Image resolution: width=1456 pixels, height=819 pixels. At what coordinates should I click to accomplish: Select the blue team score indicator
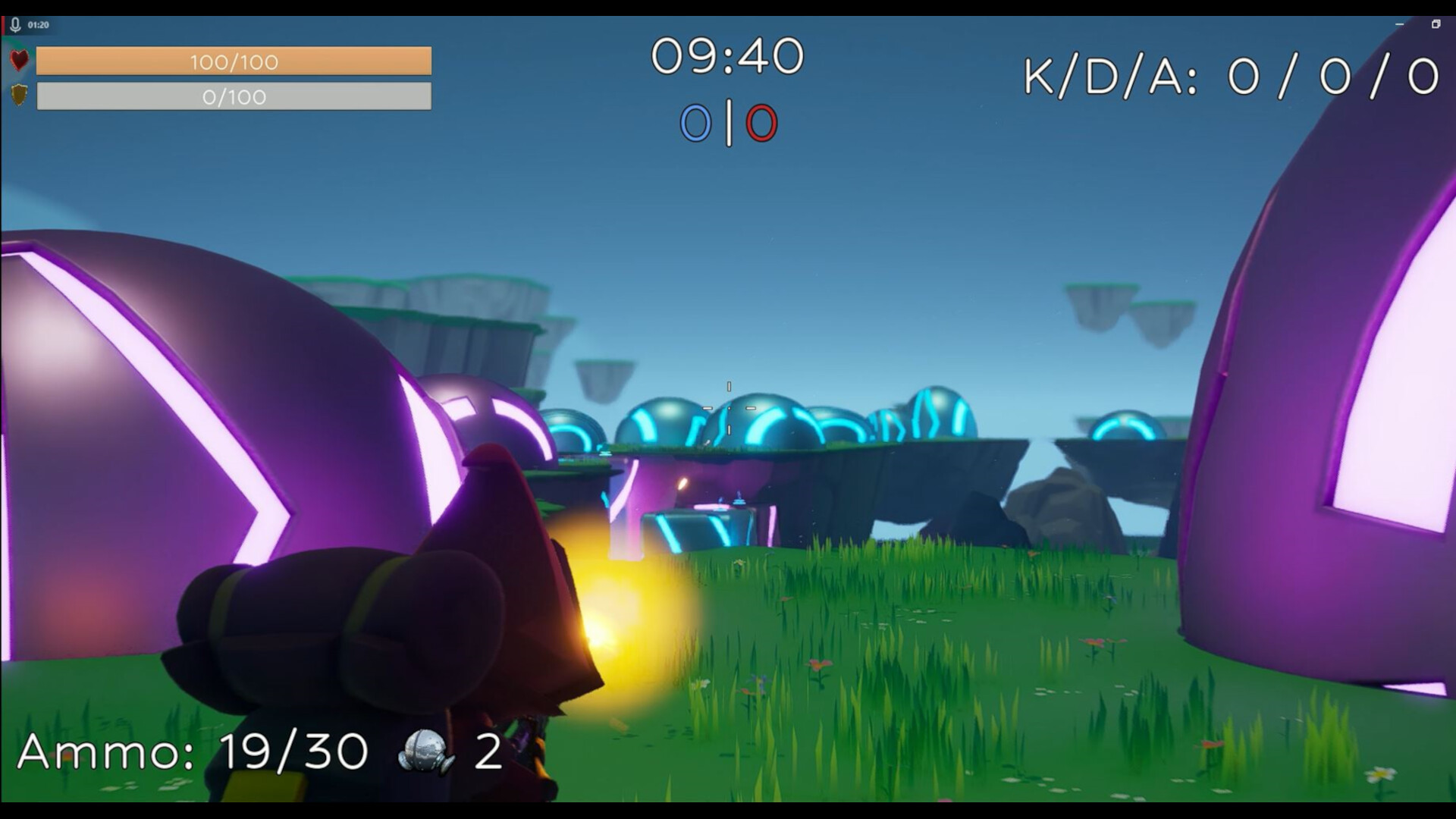click(696, 121)
